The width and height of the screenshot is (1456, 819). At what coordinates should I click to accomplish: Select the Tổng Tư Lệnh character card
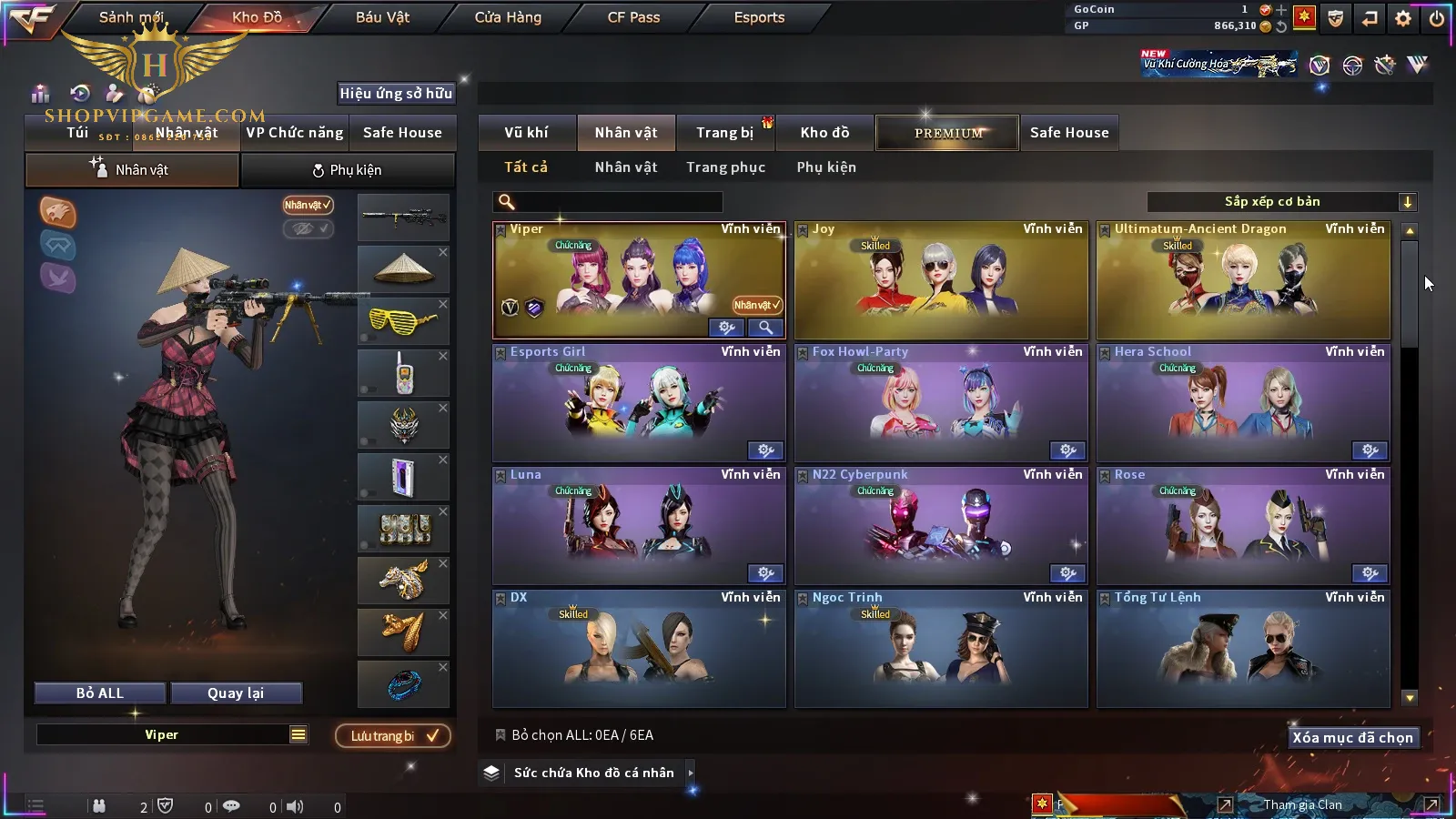1243,649
